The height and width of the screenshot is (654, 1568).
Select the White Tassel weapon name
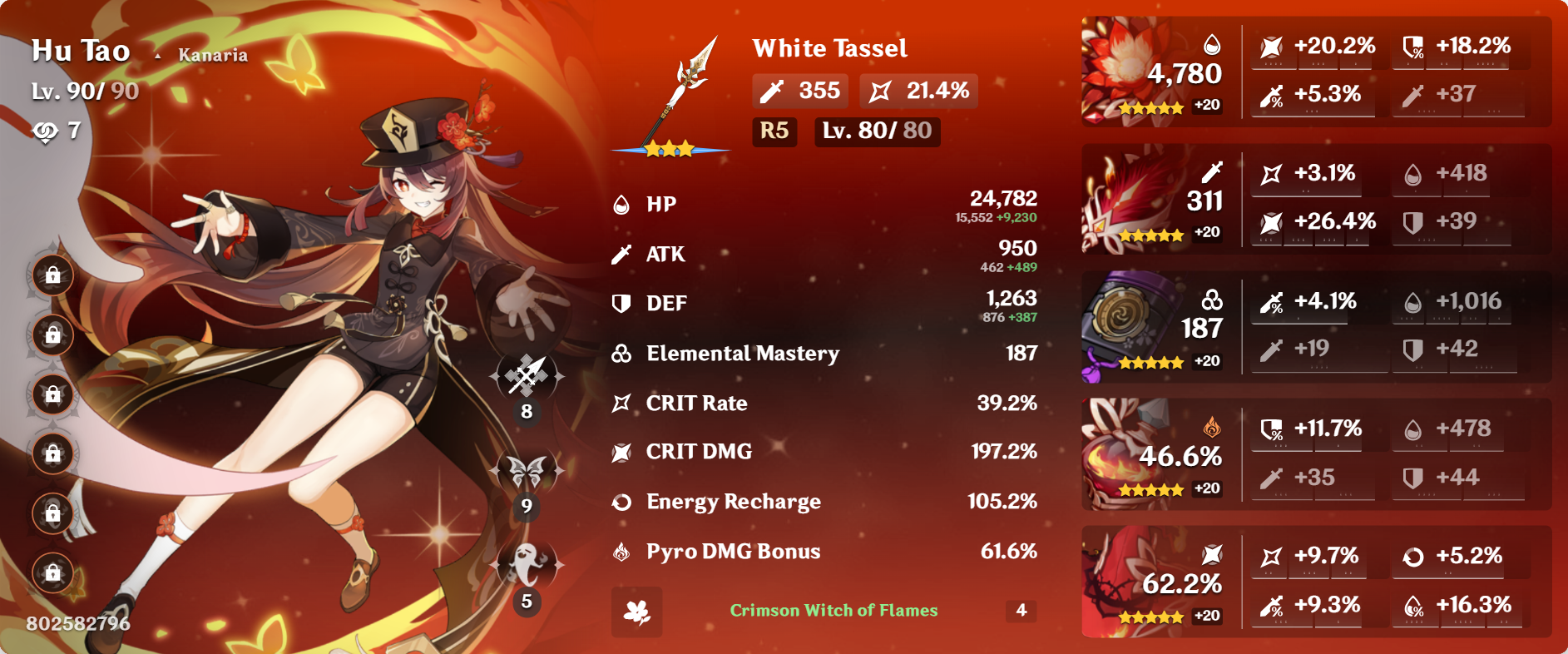pyautogui.click(x=830, y=49)
